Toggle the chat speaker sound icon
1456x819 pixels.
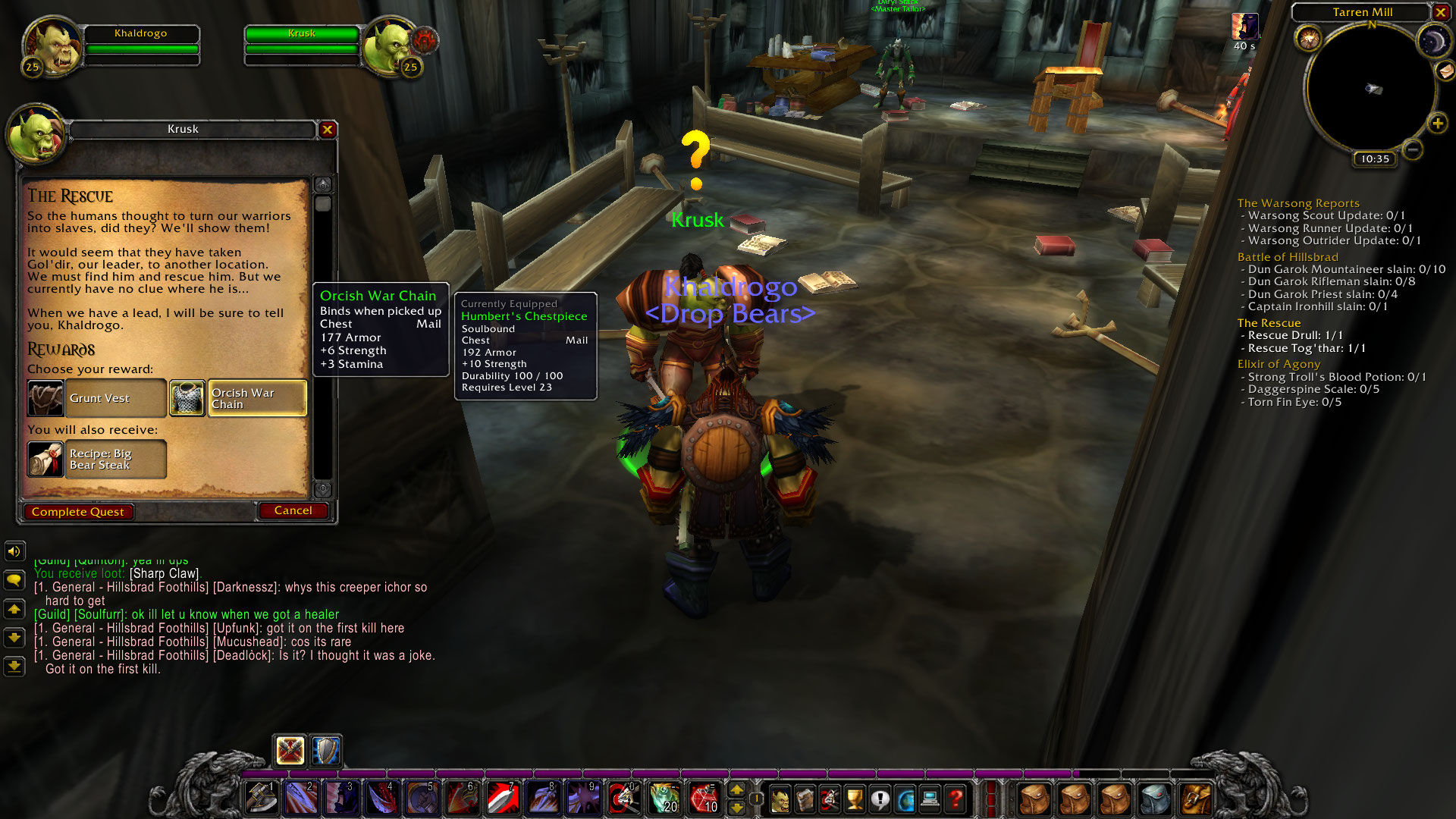pos(13,551)
